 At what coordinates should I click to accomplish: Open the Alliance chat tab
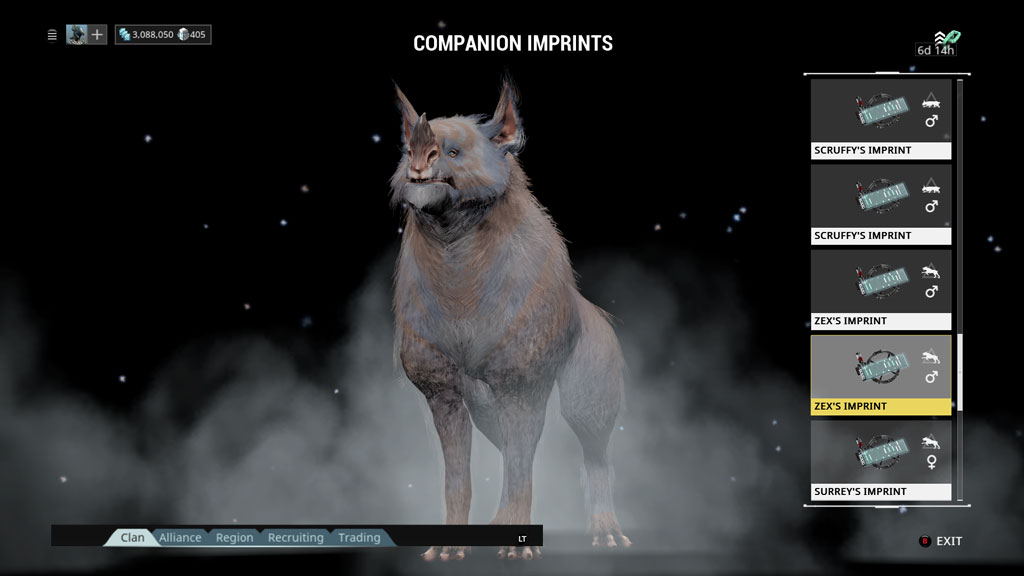180,538
